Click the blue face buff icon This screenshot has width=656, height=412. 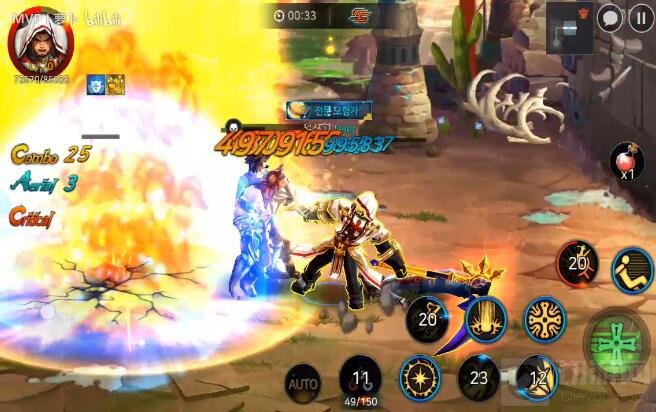[x=96, y=84]
